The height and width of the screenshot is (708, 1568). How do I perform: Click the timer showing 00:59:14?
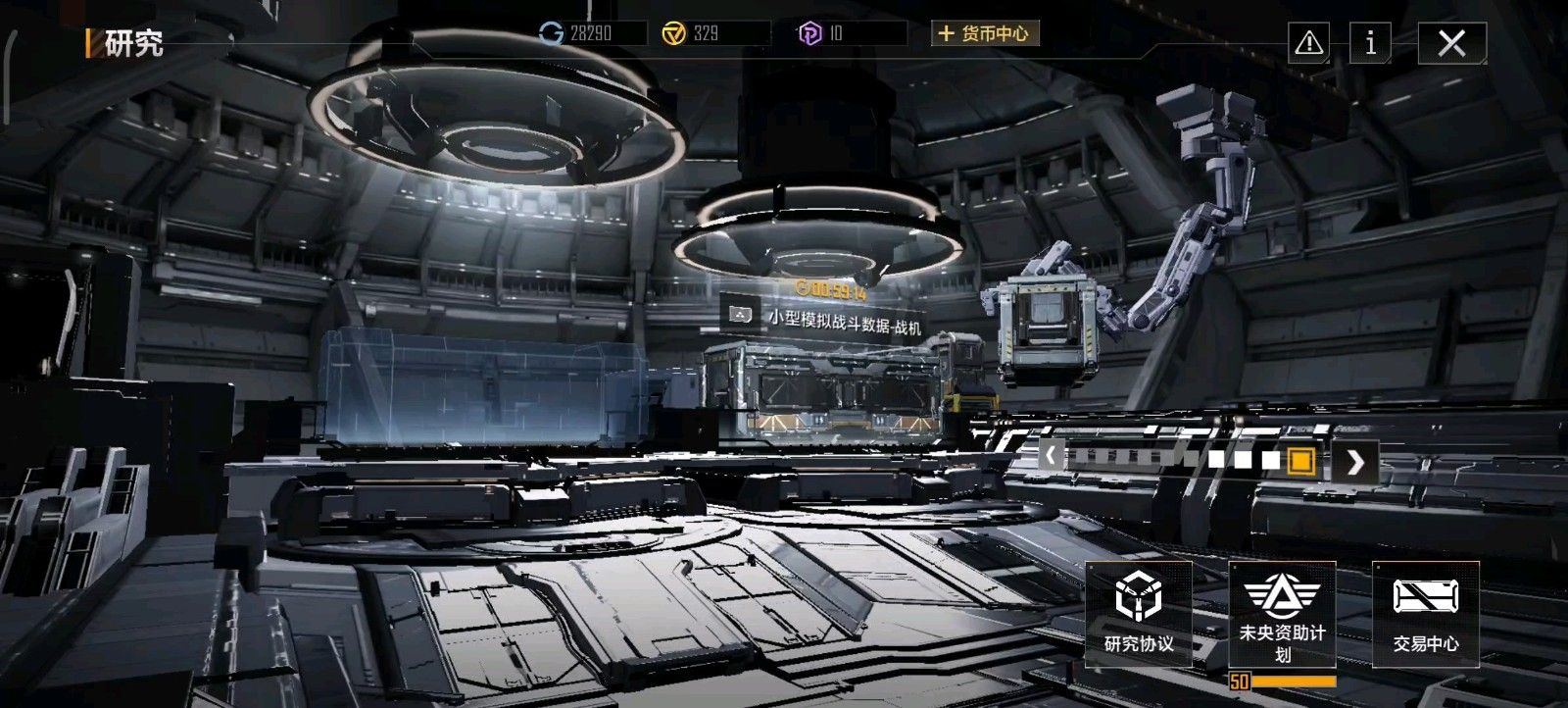pyautogui.click(x=831, y=286)
